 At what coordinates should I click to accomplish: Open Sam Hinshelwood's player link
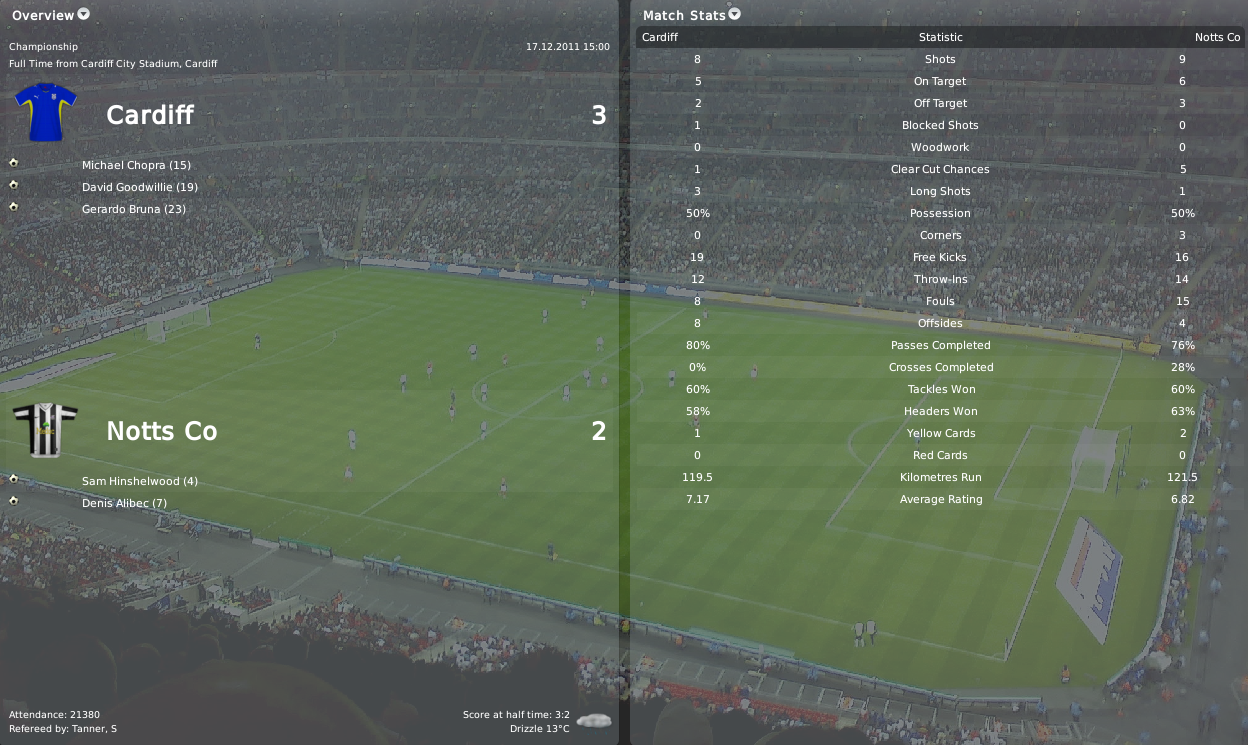tap(140, 481)
